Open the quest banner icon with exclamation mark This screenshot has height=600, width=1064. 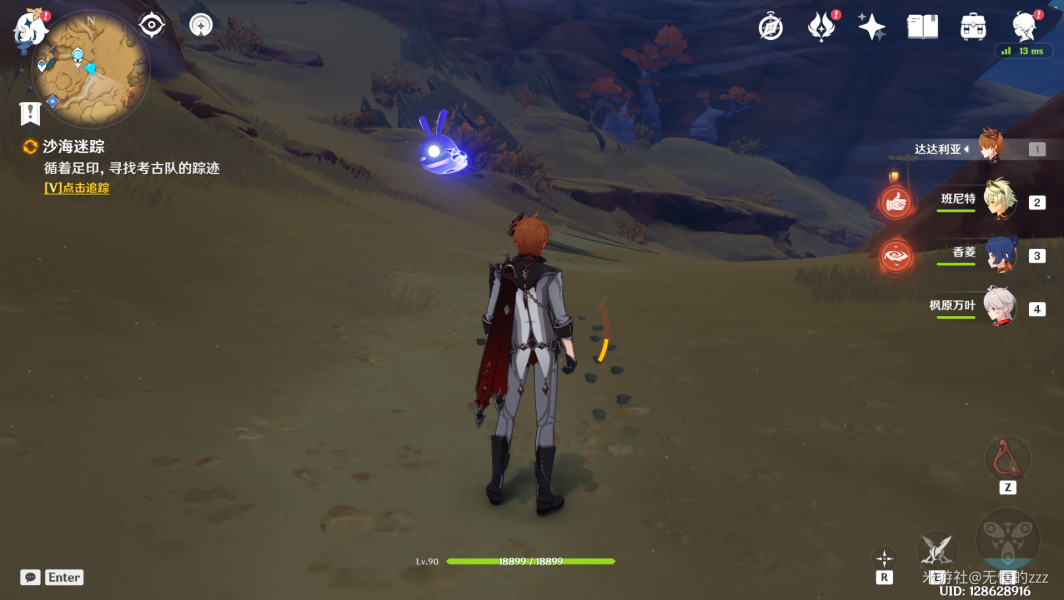[30, 112]
